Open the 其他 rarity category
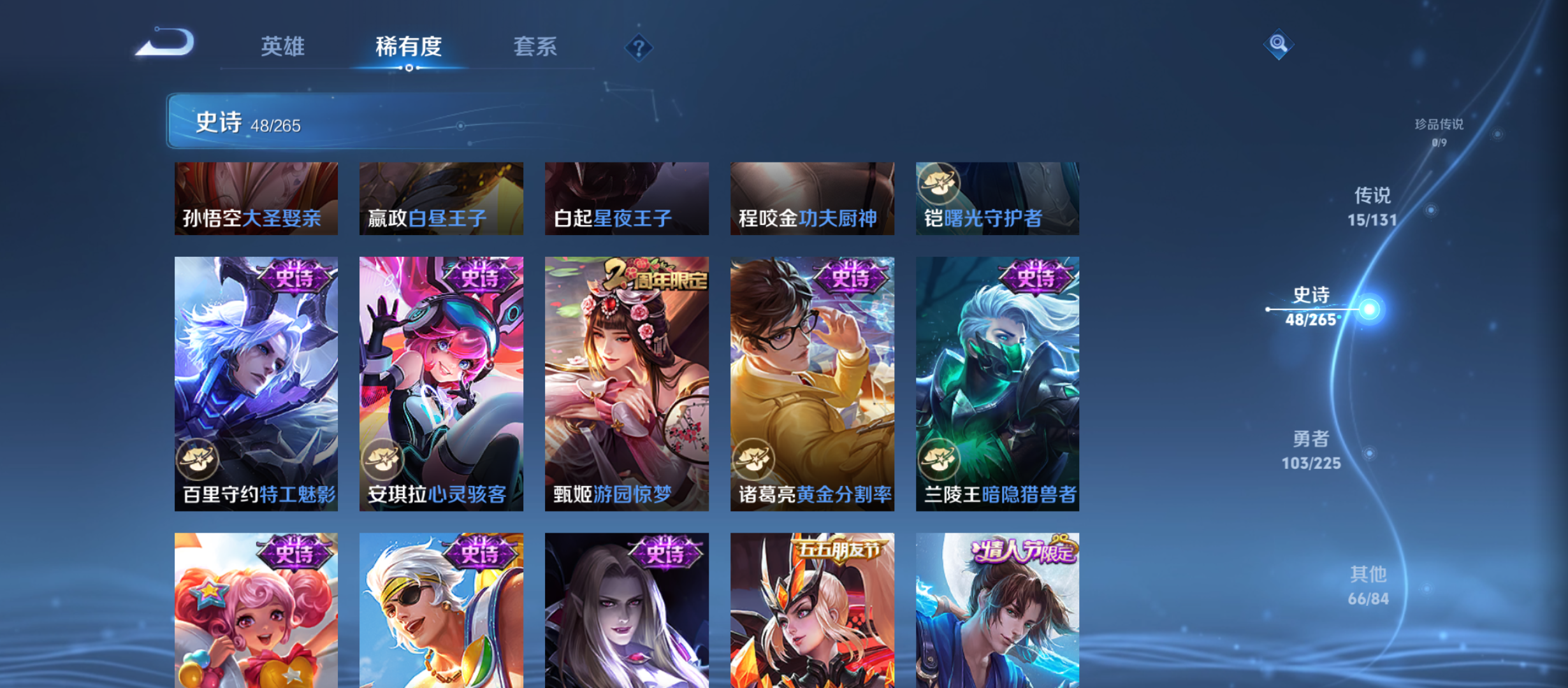This screenshot has width=1568, height=688. (1368, 586)
